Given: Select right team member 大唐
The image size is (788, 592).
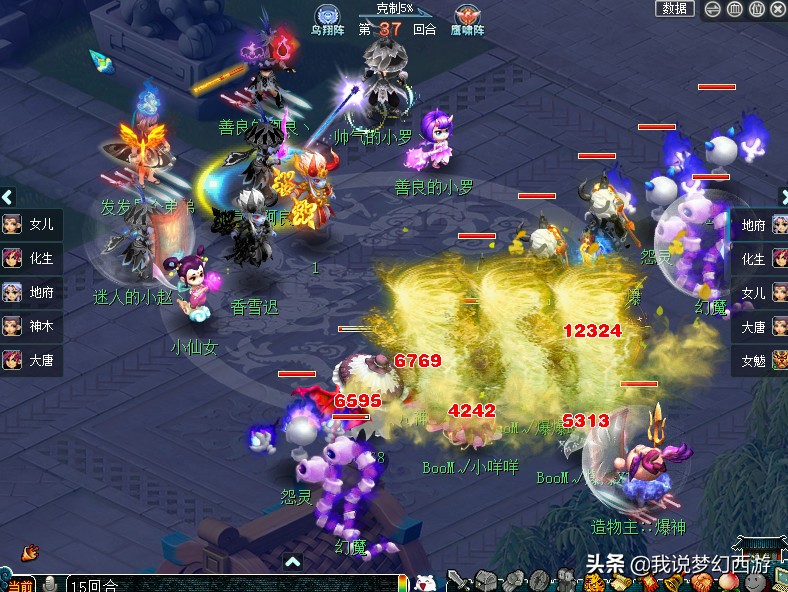Looking at the screenshot, I should point(756,326).
